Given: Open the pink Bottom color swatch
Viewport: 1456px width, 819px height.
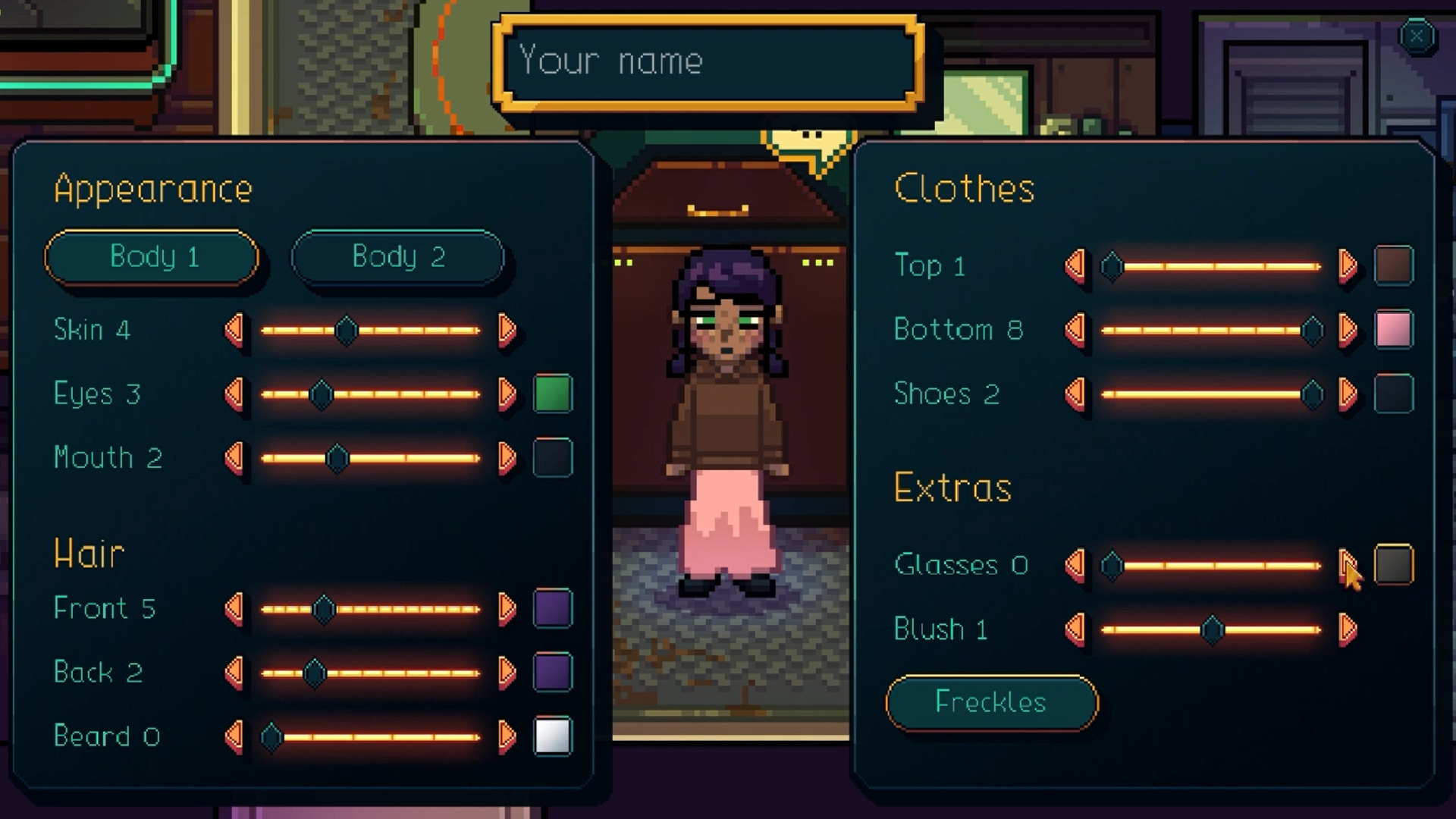Looking at the screenshot, I should [x=1394, y=330].
